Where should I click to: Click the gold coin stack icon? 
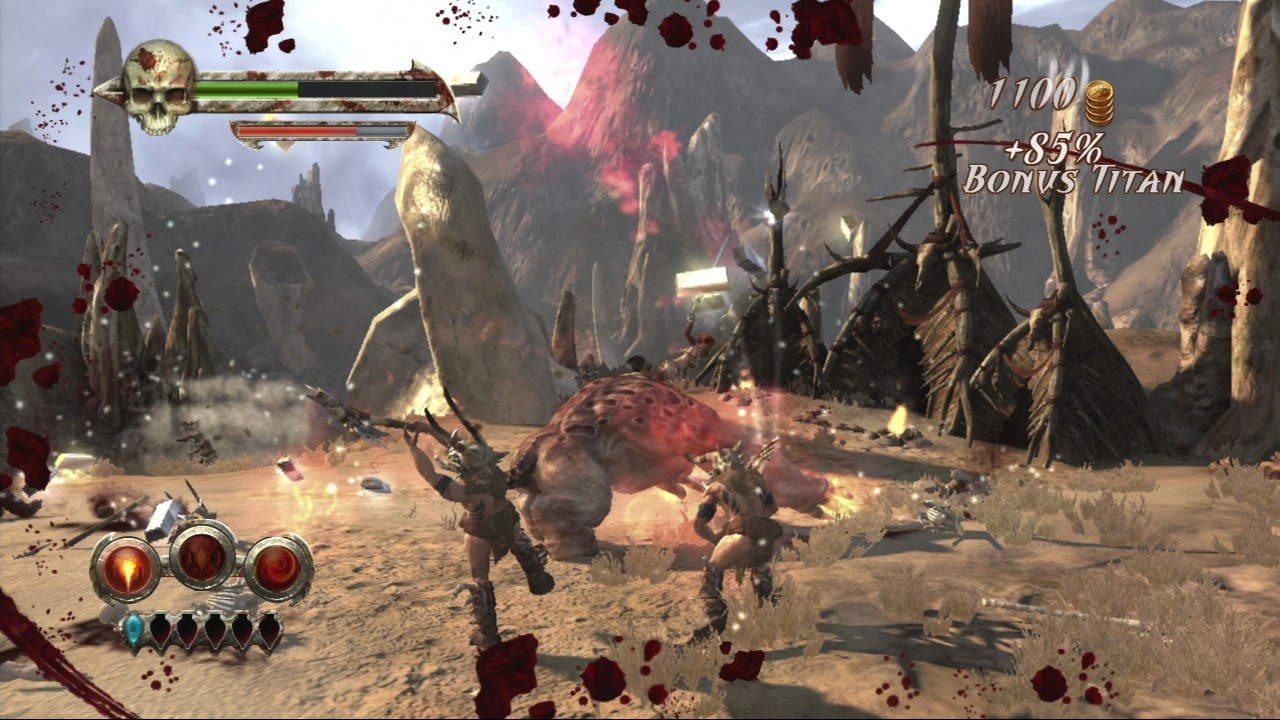pos(1099,101)
